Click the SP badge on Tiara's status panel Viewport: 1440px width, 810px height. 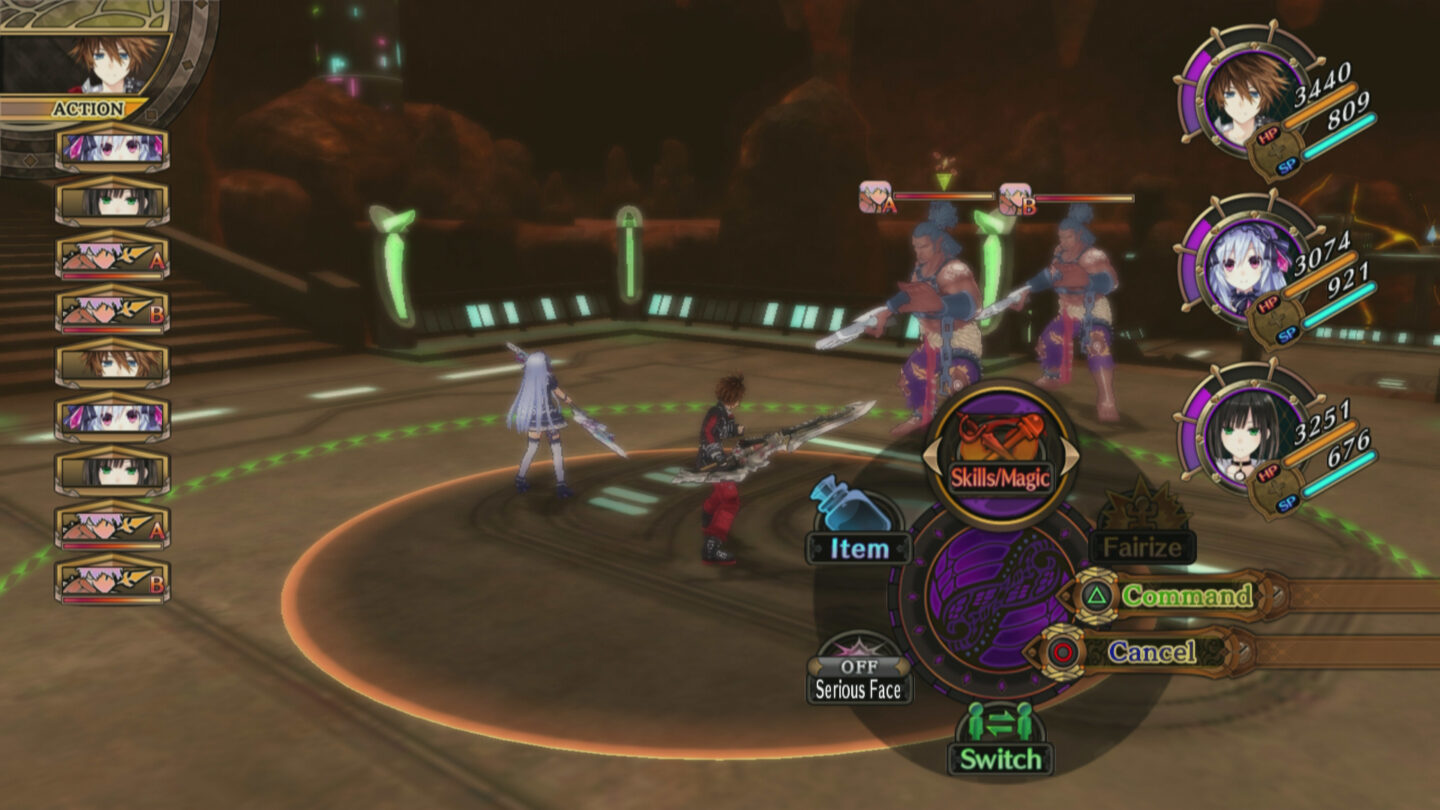pyautogui.click(x=1289, y=334)
